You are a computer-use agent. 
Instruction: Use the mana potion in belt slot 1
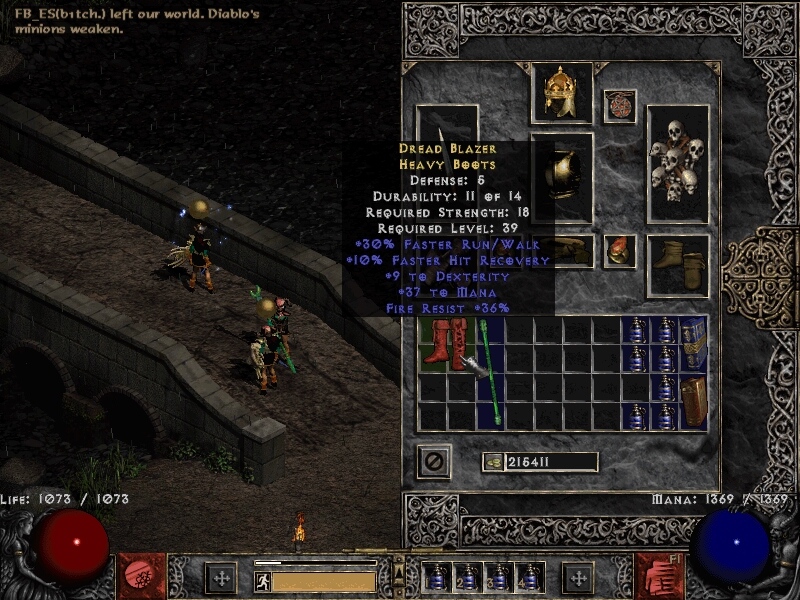coord(436,578)
